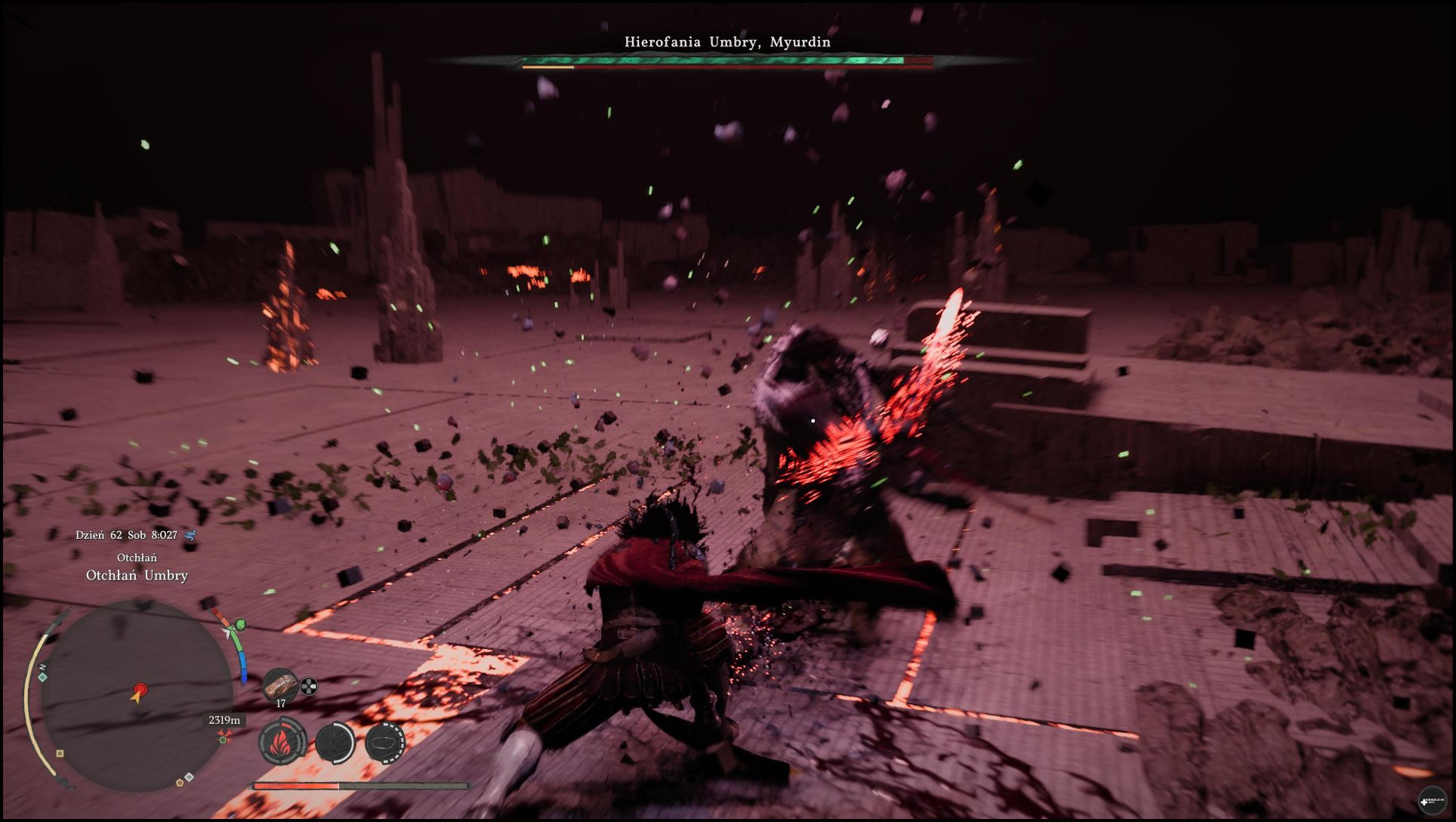Click the red target marker on the minimap
The width and height of the screenshot is (1456, 822).
pyautogui.click(x=140, y=689)
